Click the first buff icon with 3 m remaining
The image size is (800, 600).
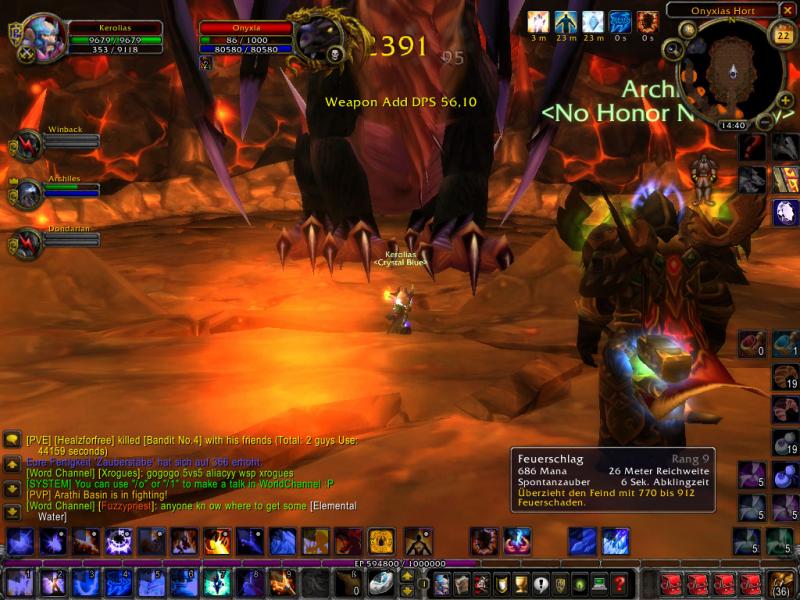539,22
